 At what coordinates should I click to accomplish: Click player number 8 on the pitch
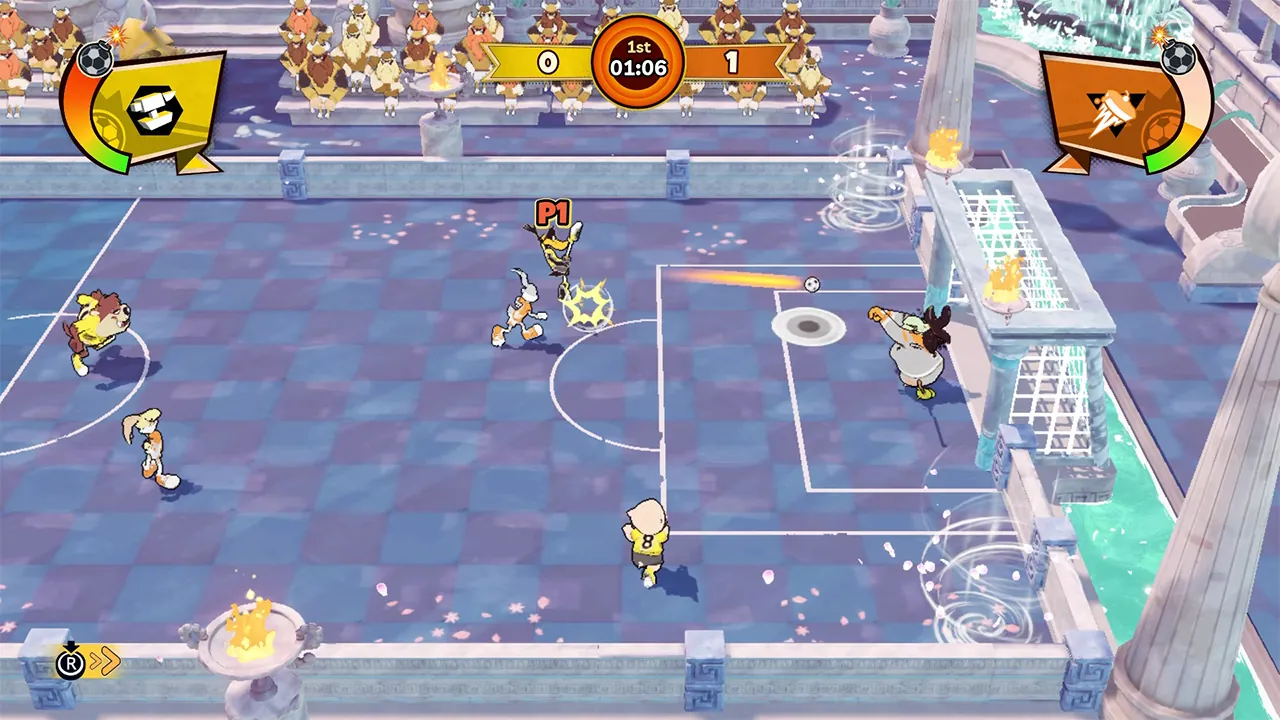pyautogui.click(x=647, y=540)
